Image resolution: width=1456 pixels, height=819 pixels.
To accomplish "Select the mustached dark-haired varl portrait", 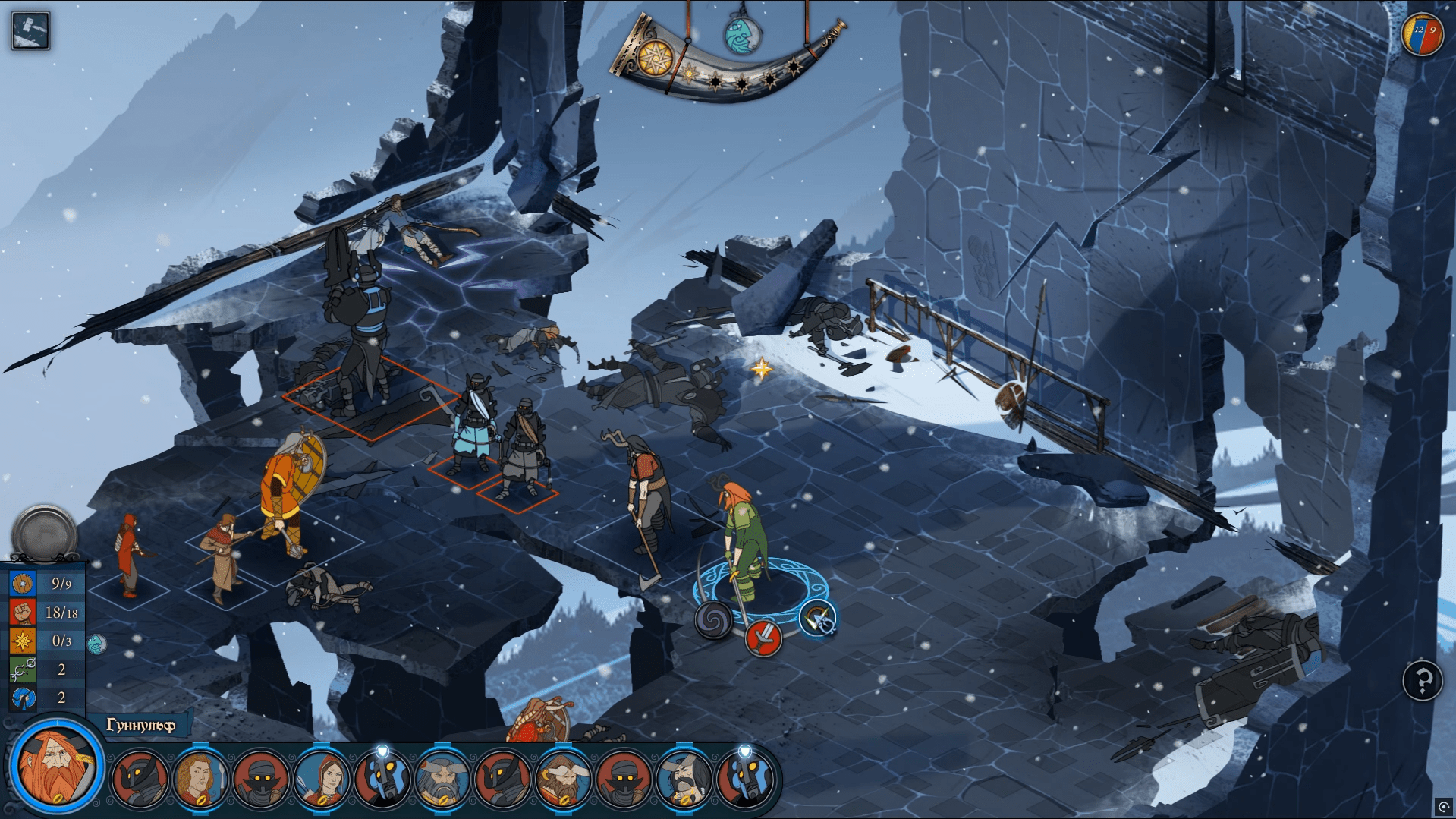I will click(x=684, y=780).
